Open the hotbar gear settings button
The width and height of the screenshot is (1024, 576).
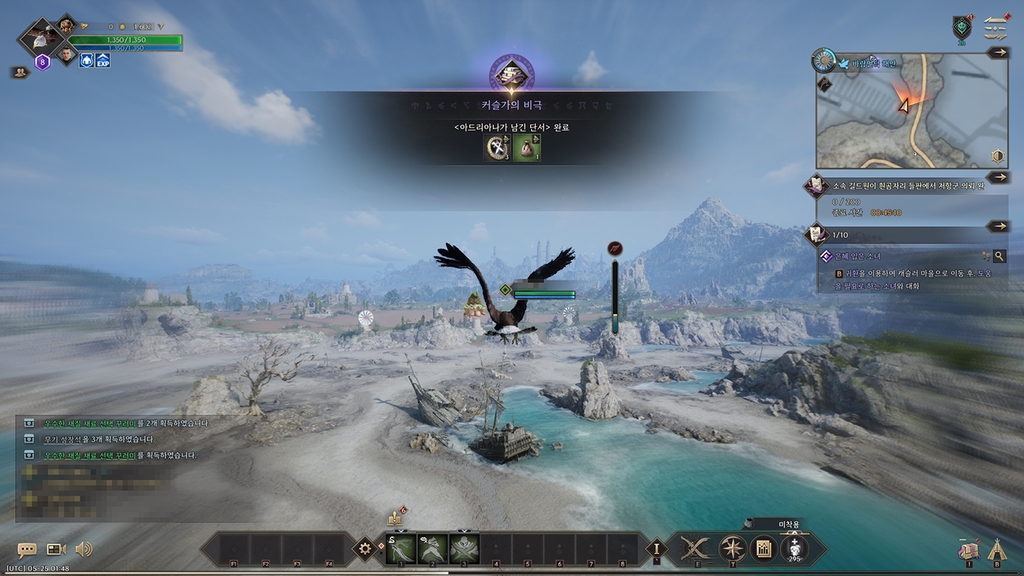366,548
